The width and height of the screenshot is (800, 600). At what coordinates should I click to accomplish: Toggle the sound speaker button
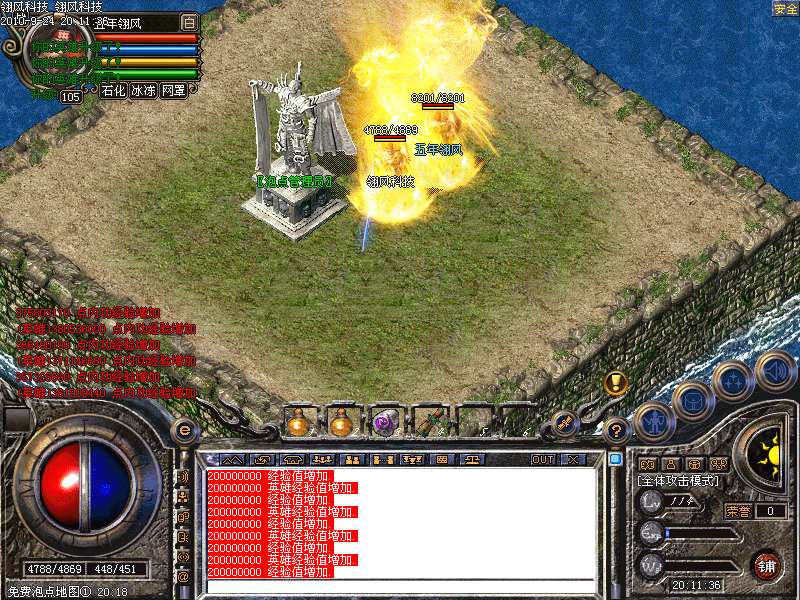[775, 371]
